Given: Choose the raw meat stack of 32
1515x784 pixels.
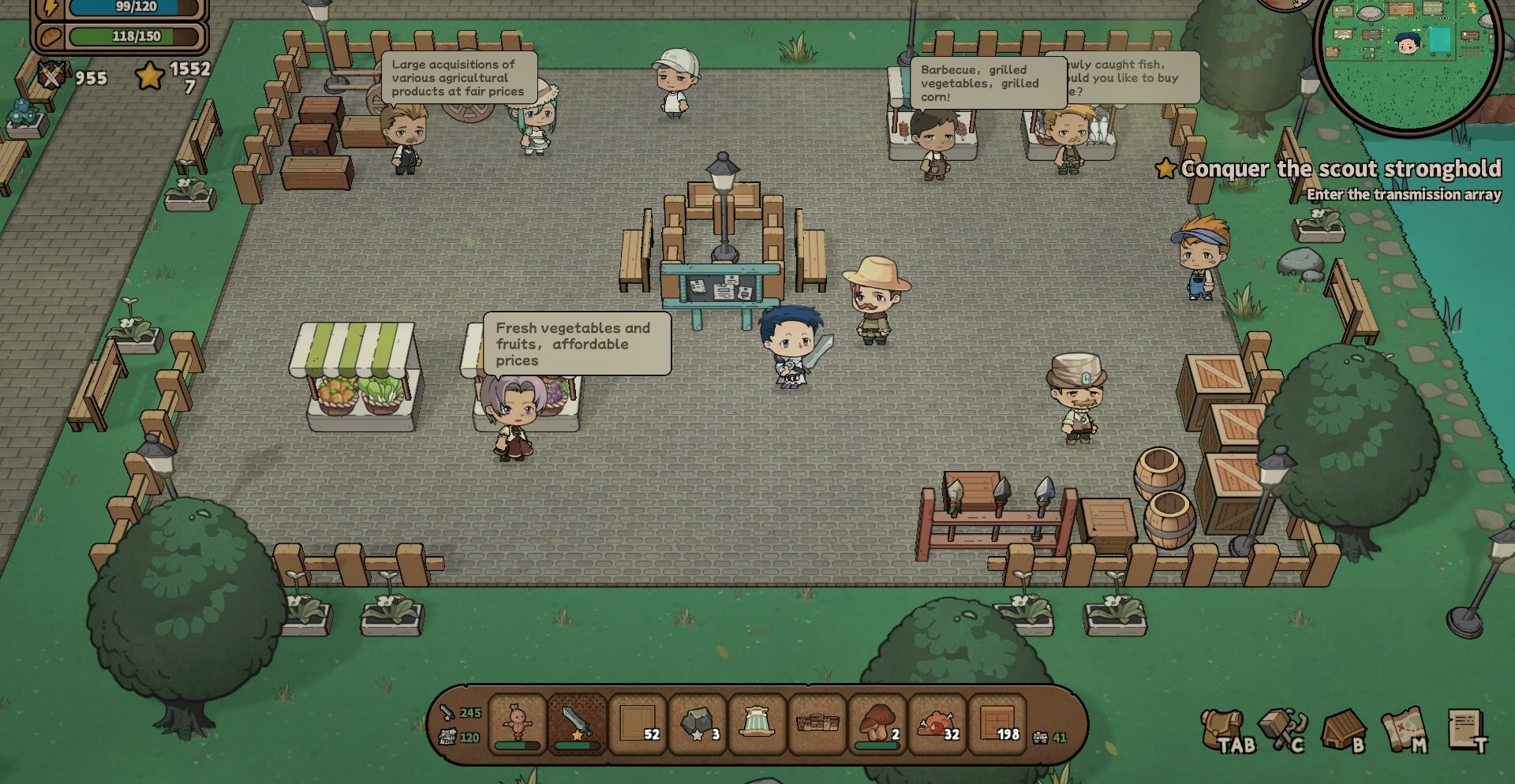Looking at the screenshot, I should [937, 723].
